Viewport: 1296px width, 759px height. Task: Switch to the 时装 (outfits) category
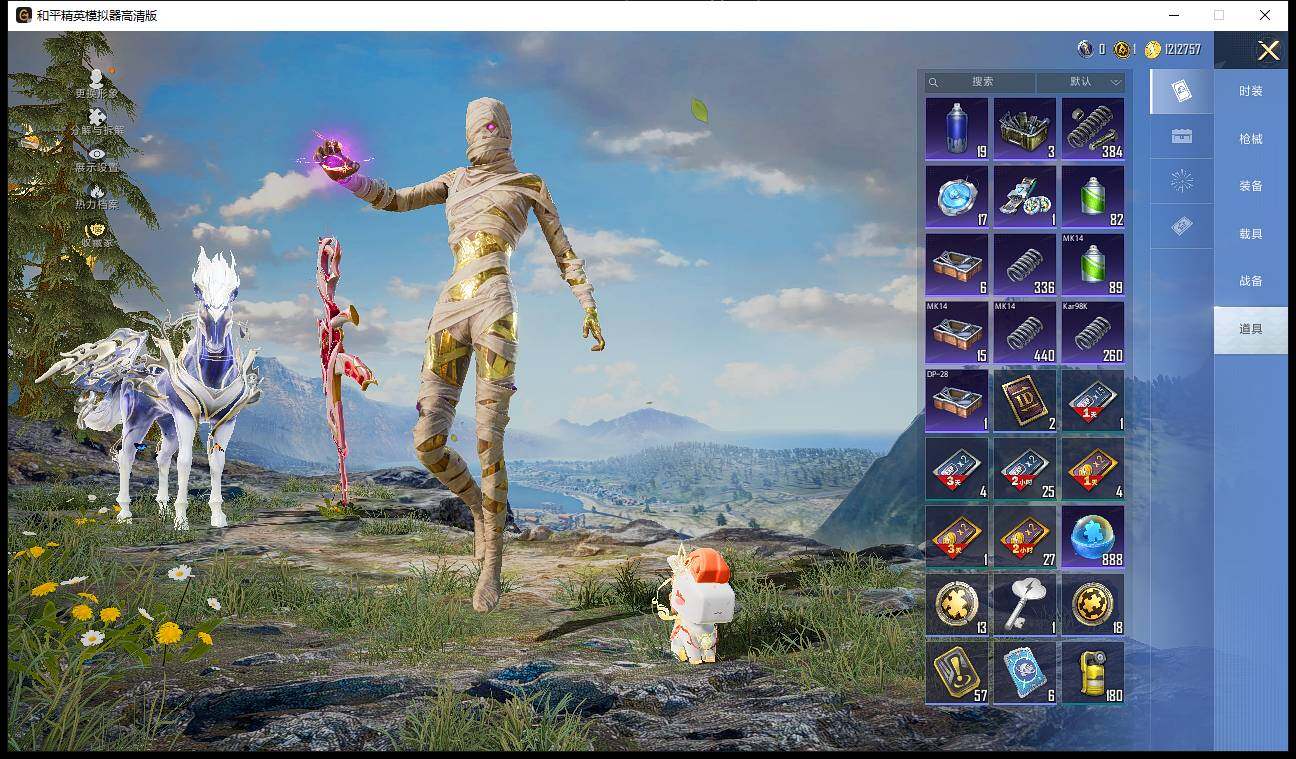pyautogui.click(x=1250, y=91)
